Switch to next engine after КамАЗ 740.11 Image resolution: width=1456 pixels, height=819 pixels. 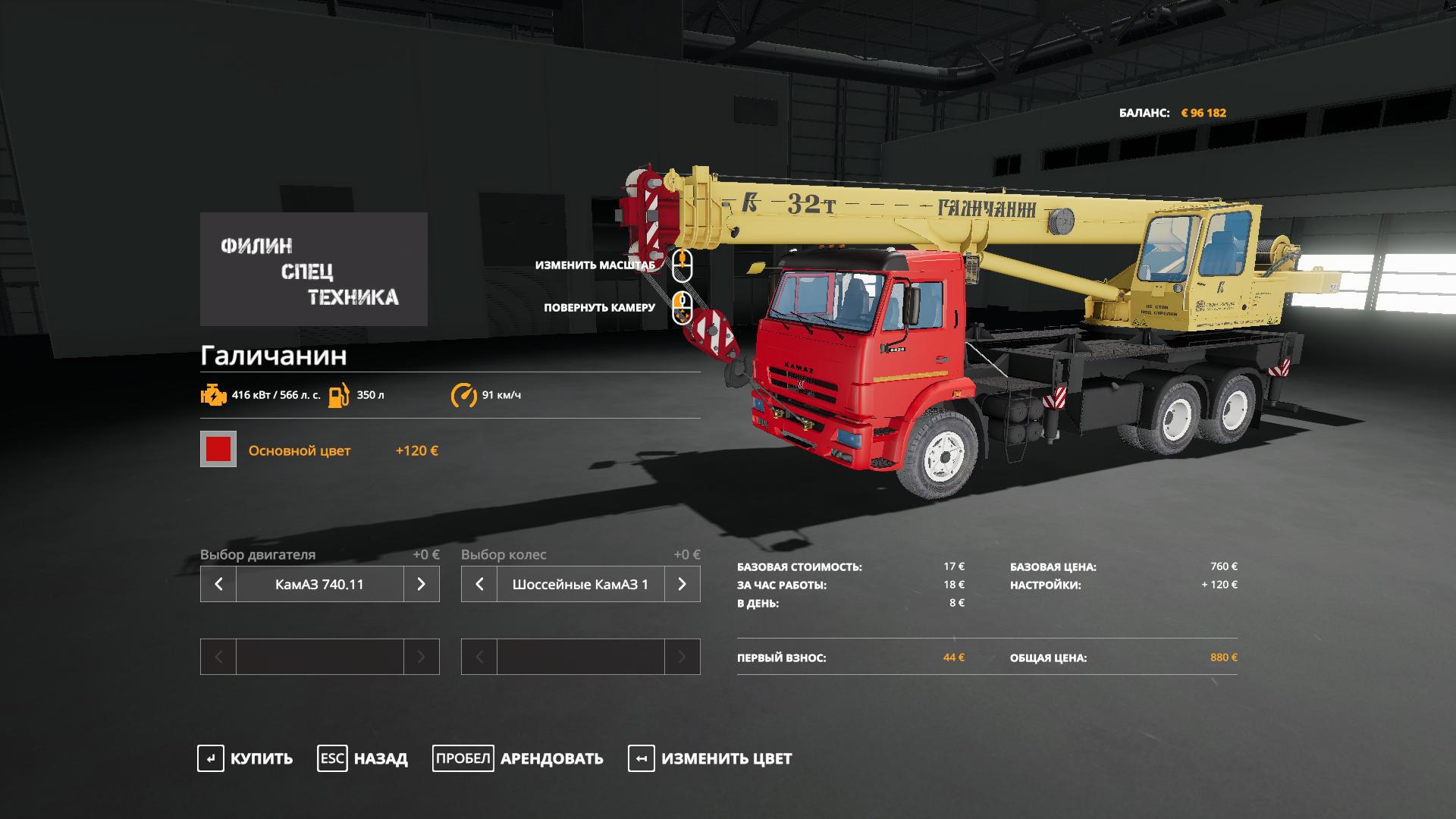click(421, 584)
